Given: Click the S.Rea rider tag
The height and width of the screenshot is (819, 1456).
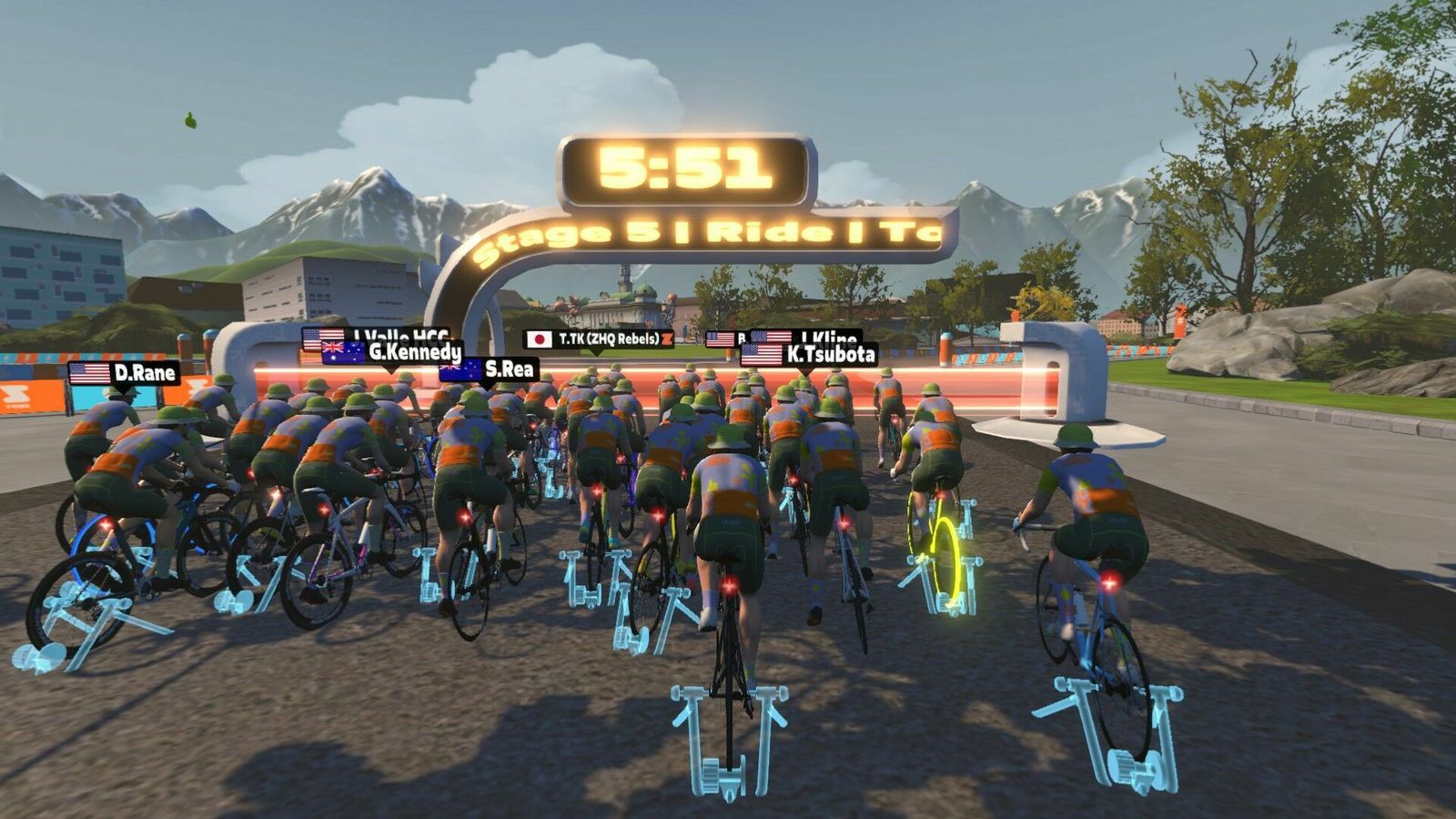Looking at the screenshot, I should tap(489, 369).
